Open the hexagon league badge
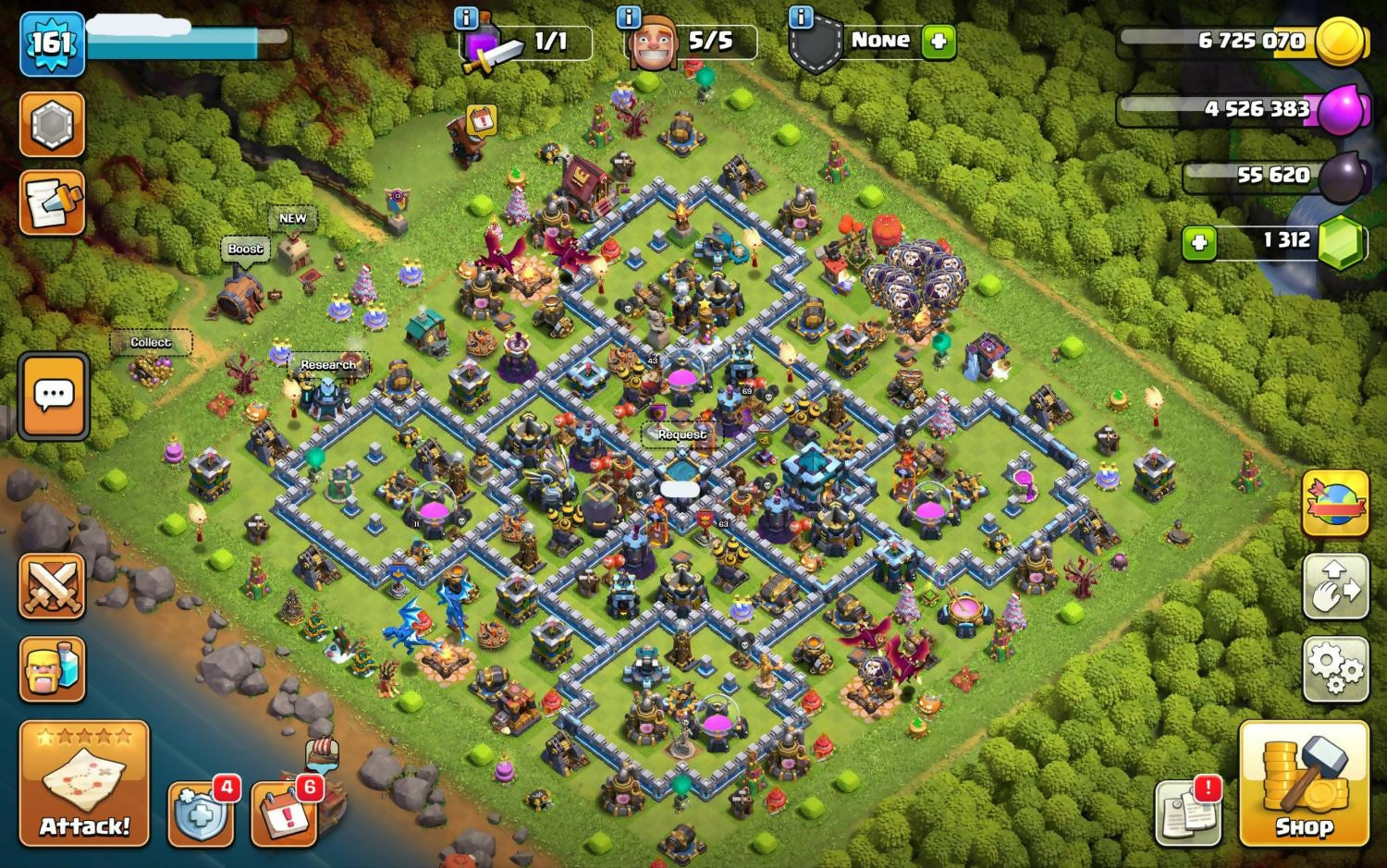 (x=52, y=124)
